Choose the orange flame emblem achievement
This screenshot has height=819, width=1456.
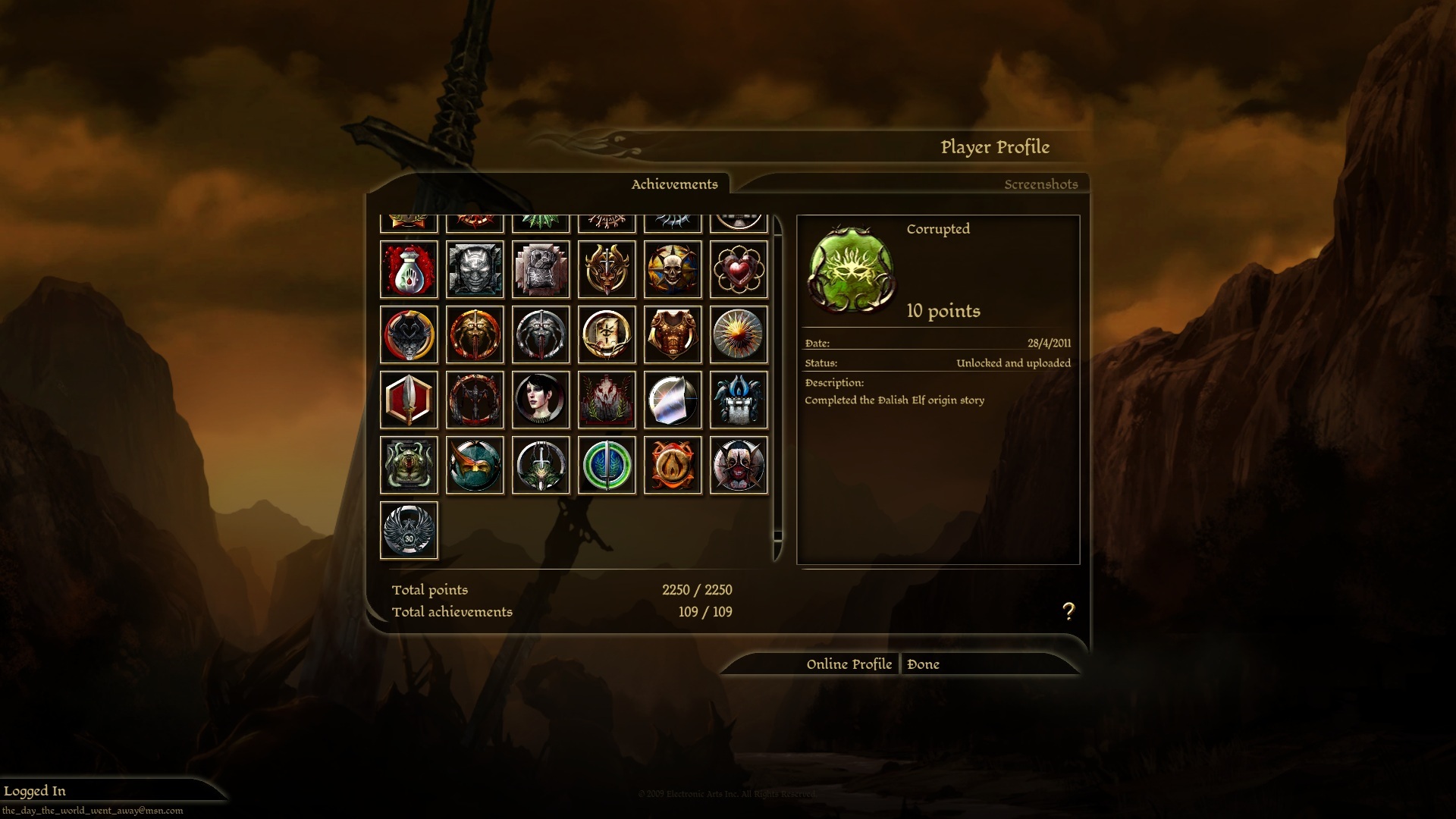(x=673, y=465)
